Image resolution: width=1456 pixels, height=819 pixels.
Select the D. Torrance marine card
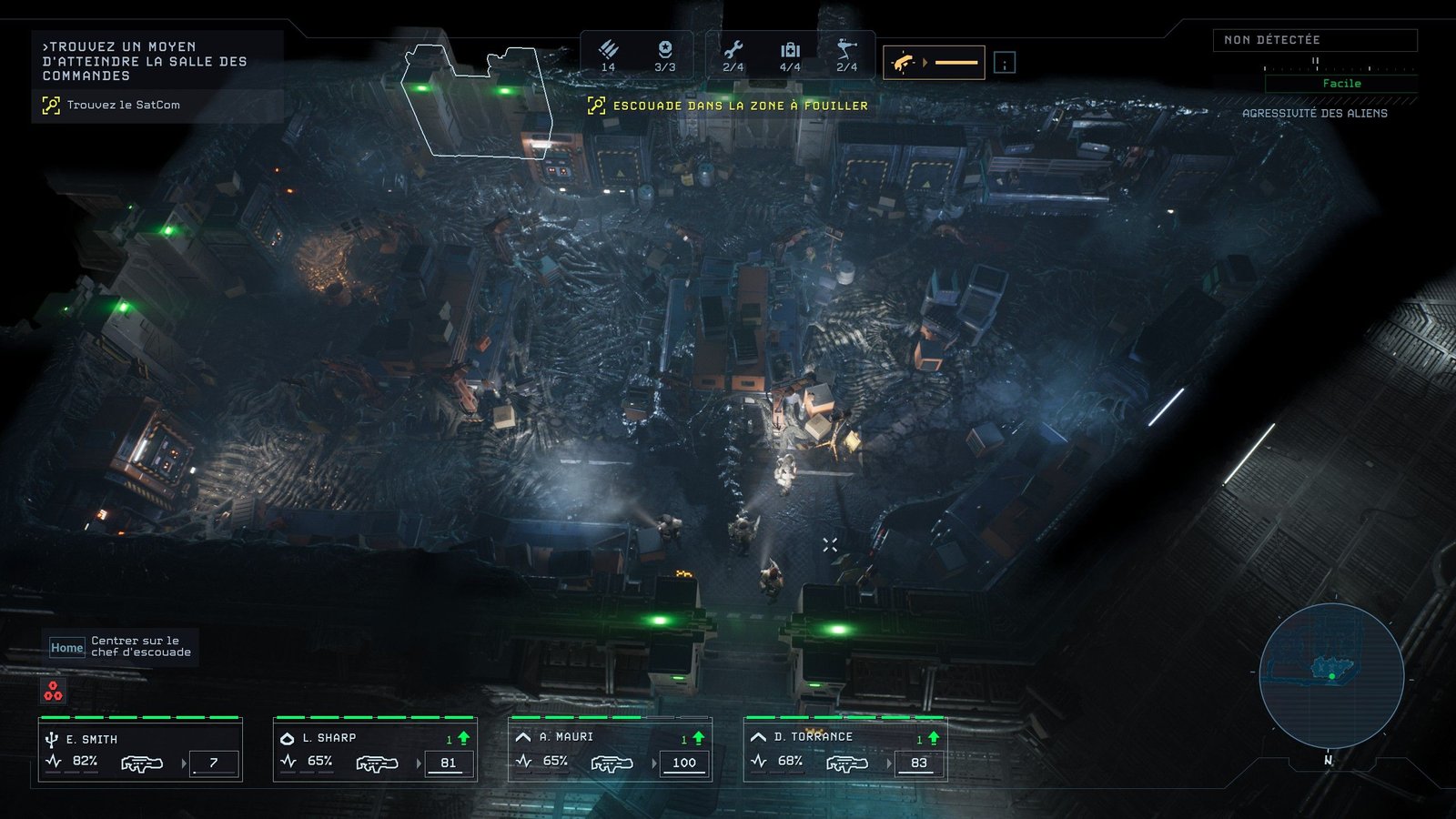(844, 751)
